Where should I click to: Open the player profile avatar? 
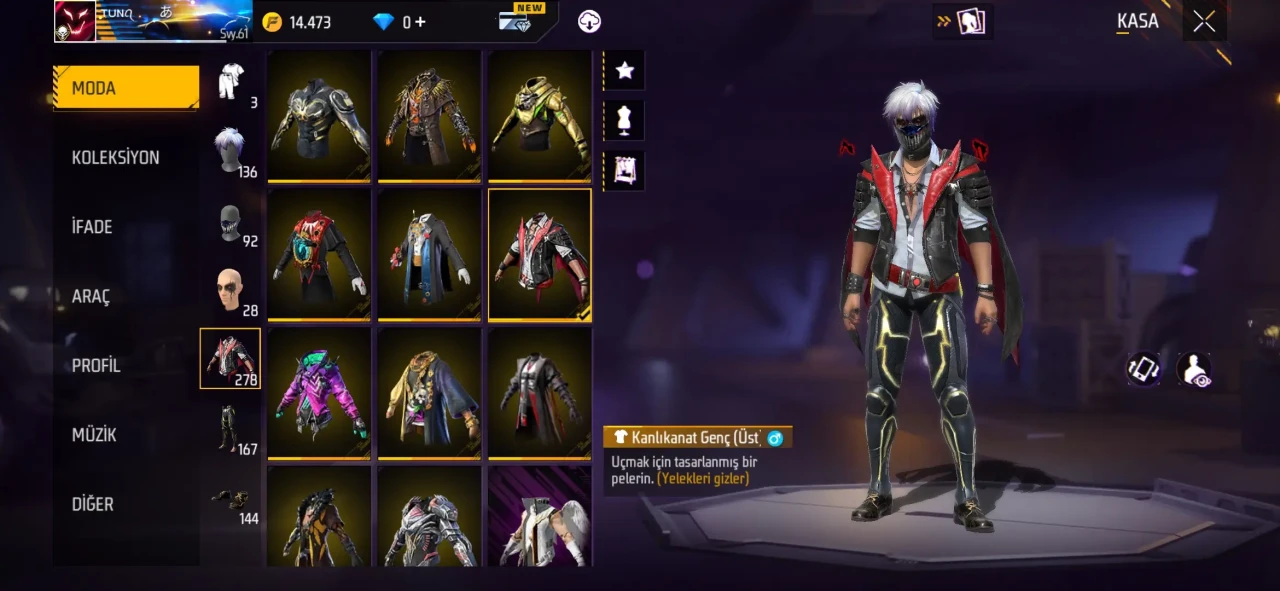coord(75,21)
